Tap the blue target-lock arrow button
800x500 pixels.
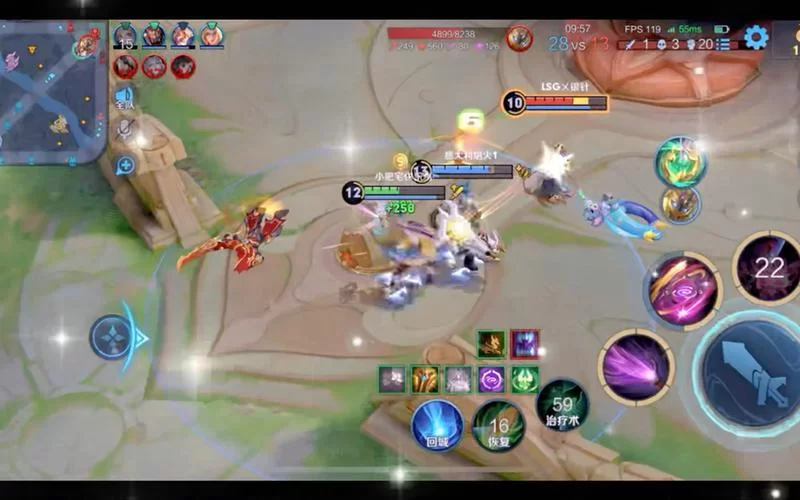pyautogui.click(x=118, y=338)
